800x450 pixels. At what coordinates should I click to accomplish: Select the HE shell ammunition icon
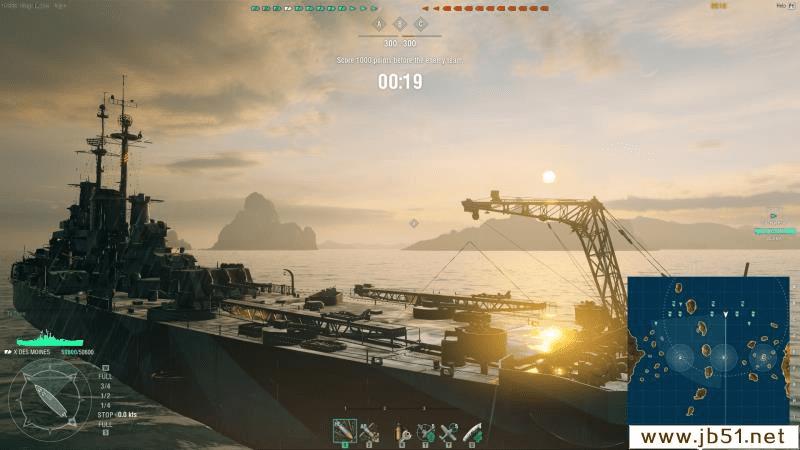click(344, 432)
